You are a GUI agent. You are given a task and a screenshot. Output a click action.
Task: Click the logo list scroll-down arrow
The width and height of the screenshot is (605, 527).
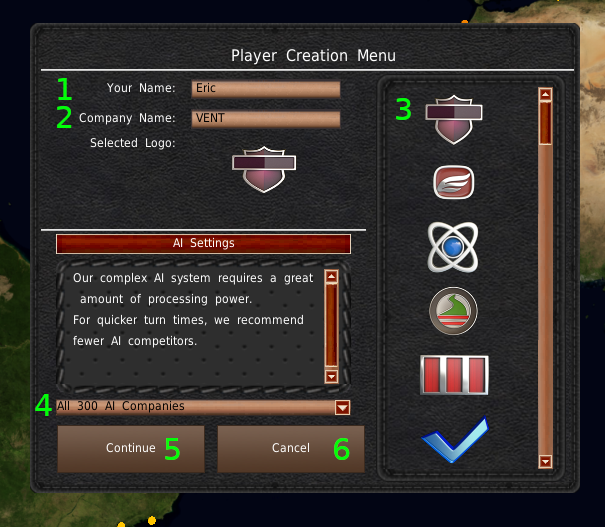545,461
